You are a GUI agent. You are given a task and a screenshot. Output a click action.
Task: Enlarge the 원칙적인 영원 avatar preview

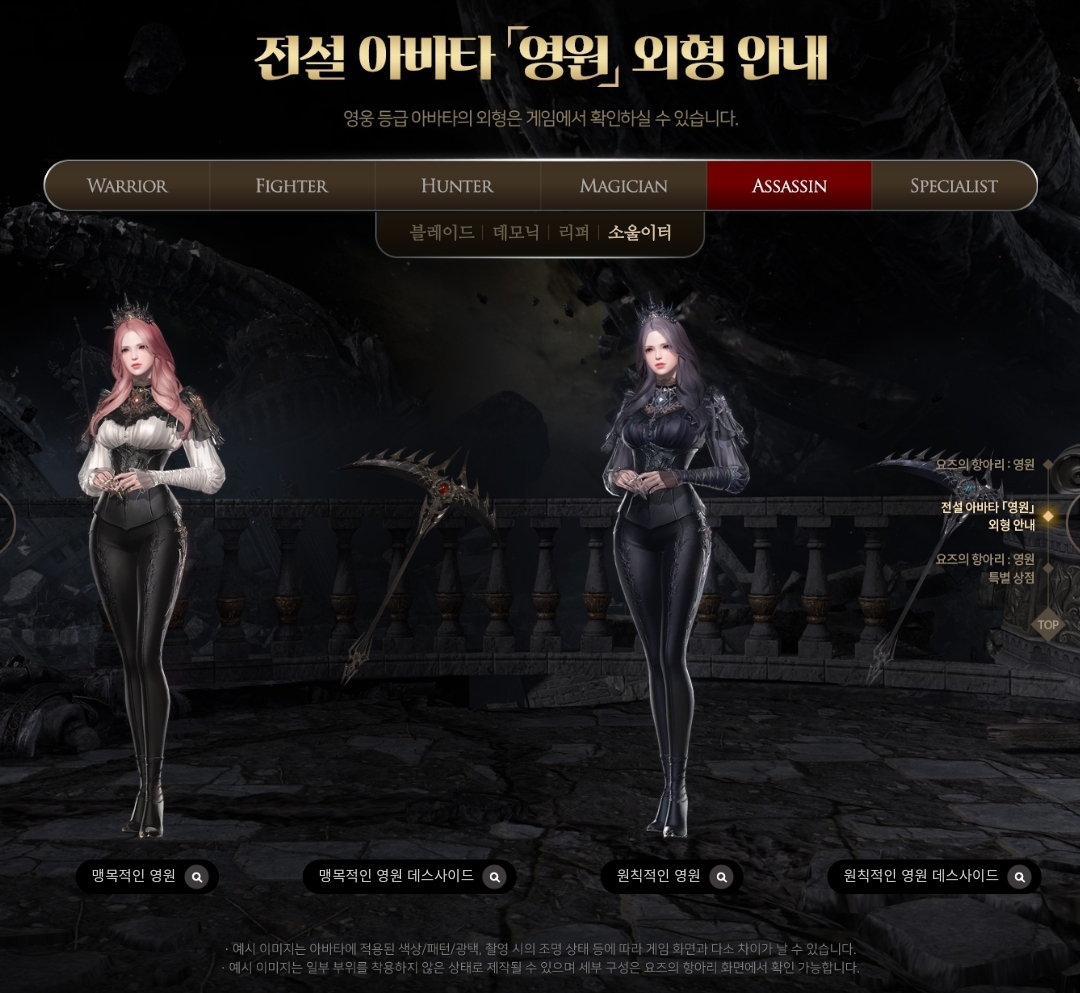[x=721, y=877]
